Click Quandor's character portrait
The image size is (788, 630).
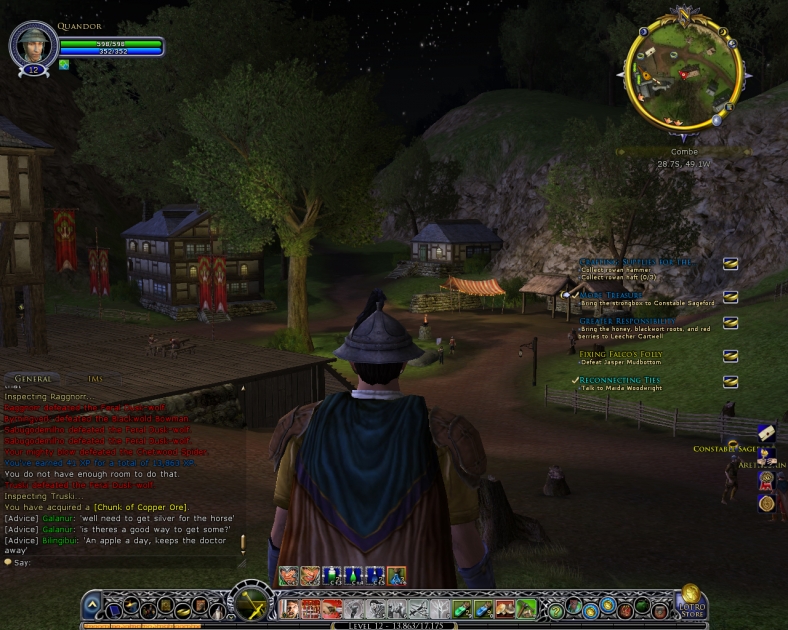[32, 44]
